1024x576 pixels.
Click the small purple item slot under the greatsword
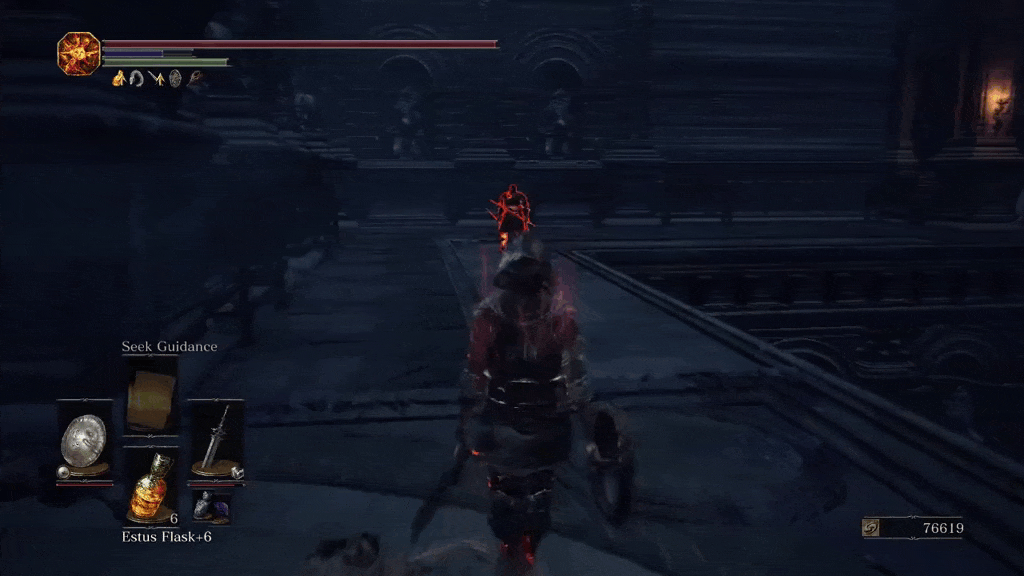click(211, 507)
